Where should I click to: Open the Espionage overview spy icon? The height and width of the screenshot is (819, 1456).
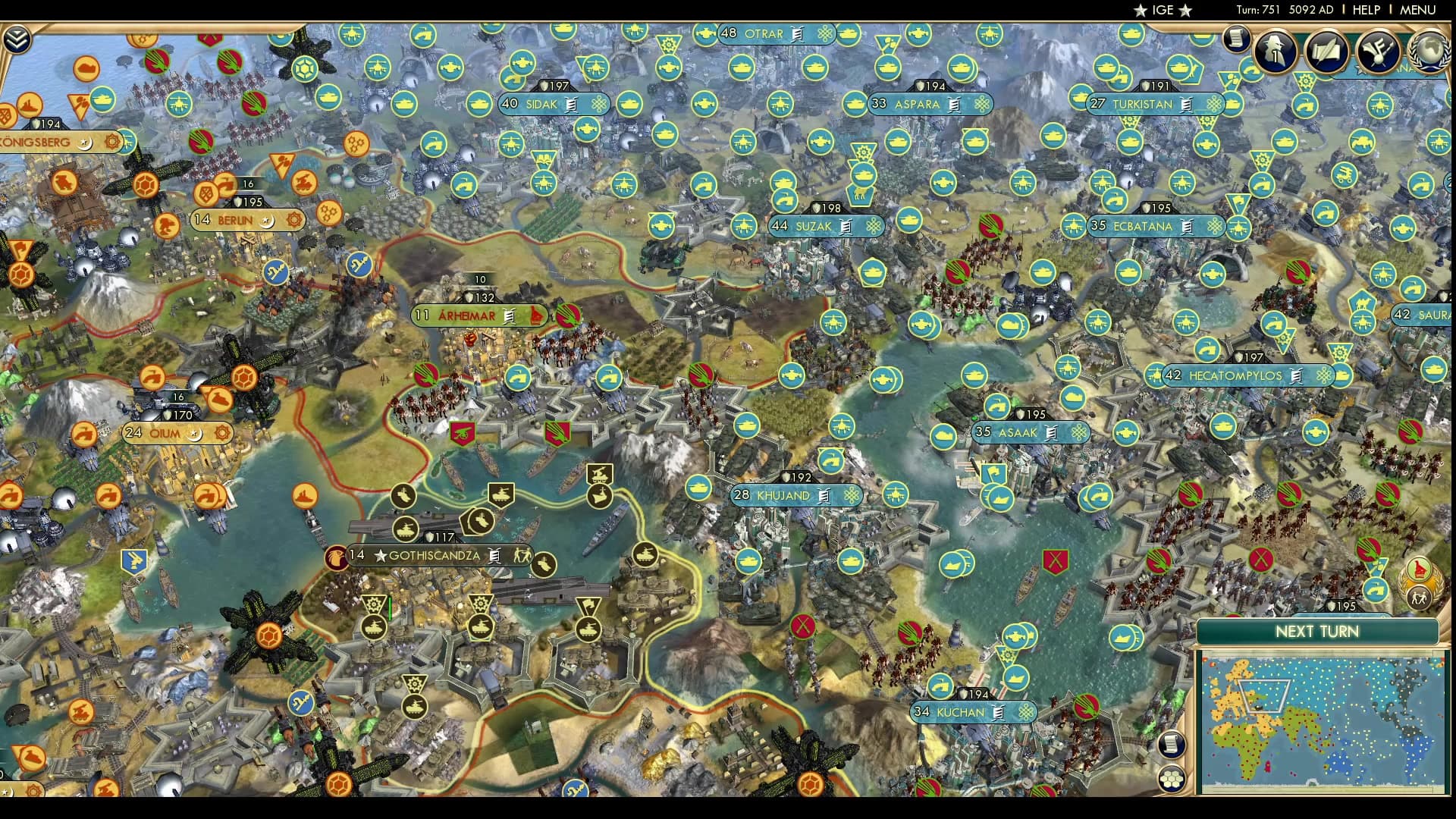pos(1275,52)
